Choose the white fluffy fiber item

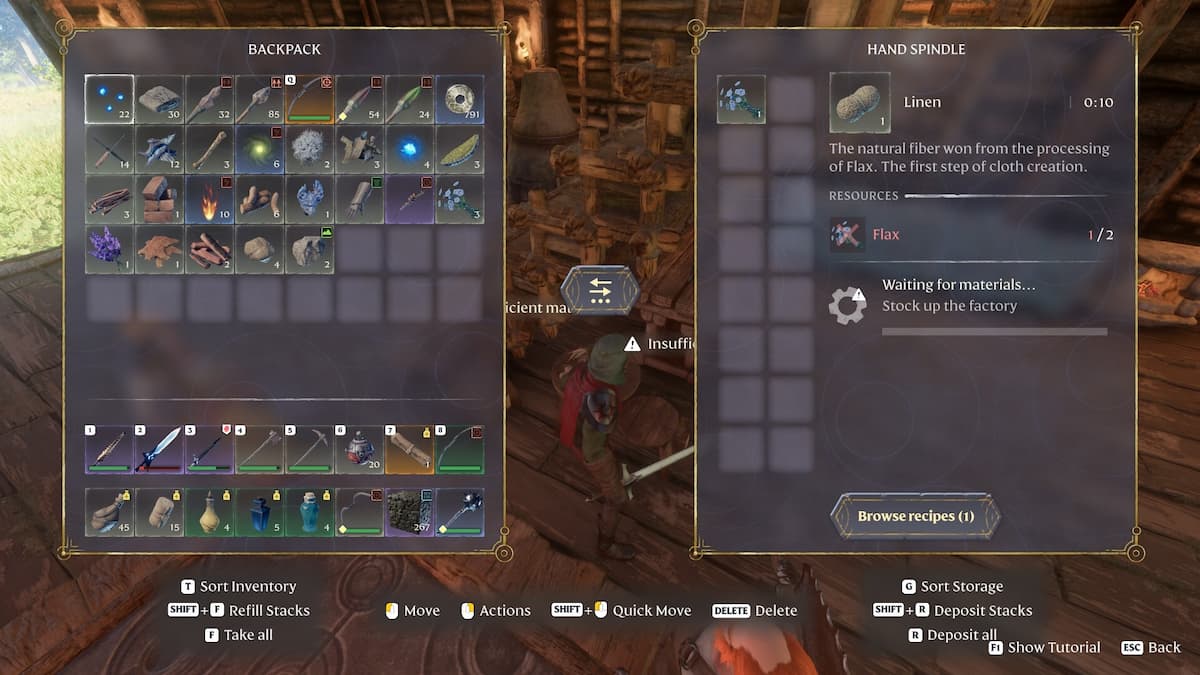click(x=310, y=150)
